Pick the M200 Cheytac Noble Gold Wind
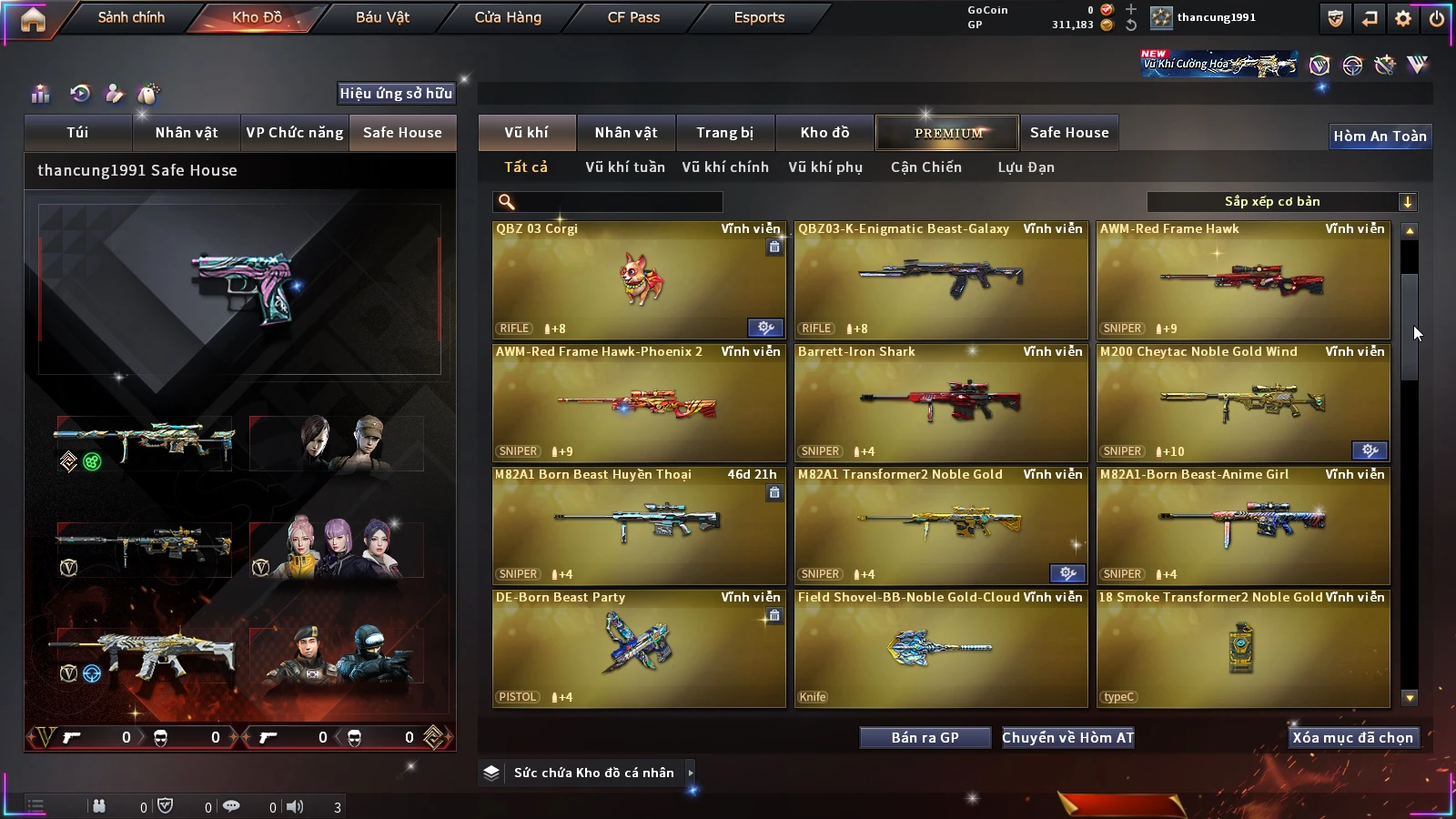The height and width of the screenshot is (819, 1456). [x=1243, y=403]
